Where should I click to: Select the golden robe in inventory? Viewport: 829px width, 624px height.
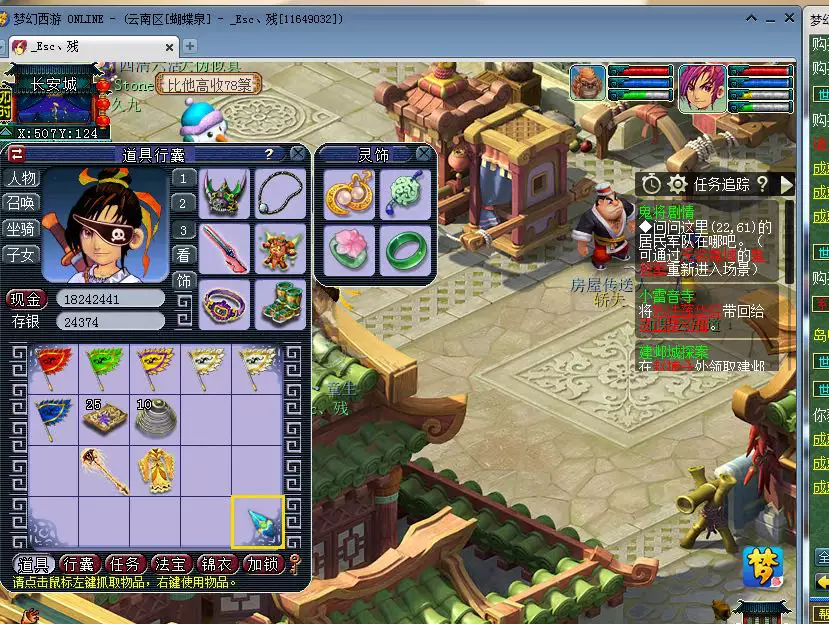click(x=157, y=470)
